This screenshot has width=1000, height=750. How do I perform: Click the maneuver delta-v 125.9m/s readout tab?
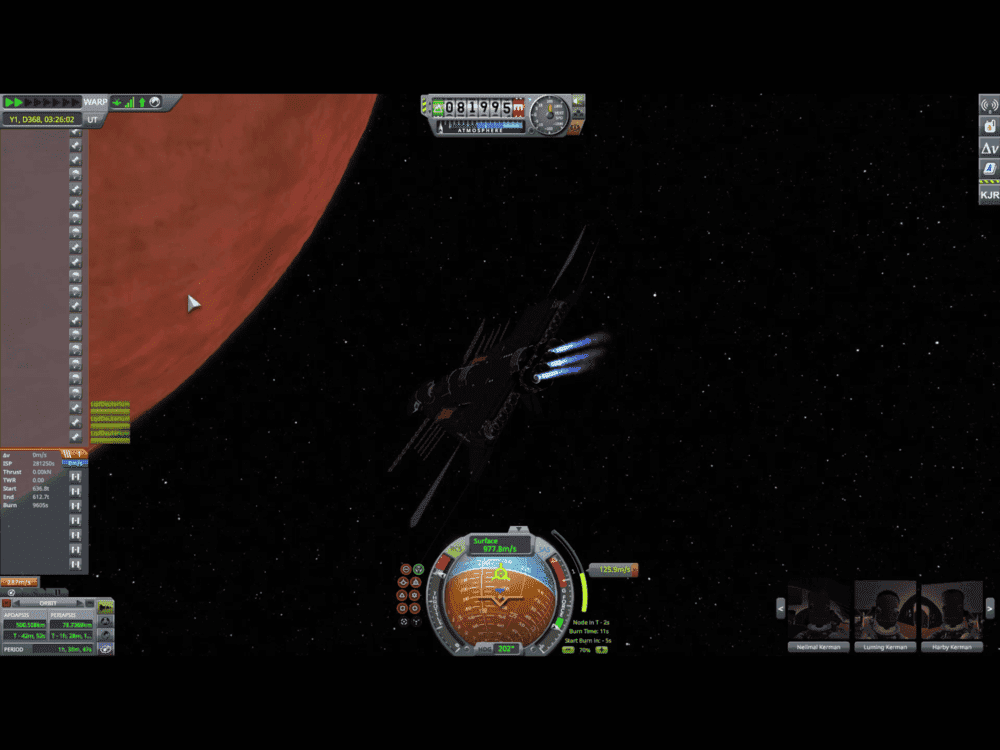tap(612, 570)
